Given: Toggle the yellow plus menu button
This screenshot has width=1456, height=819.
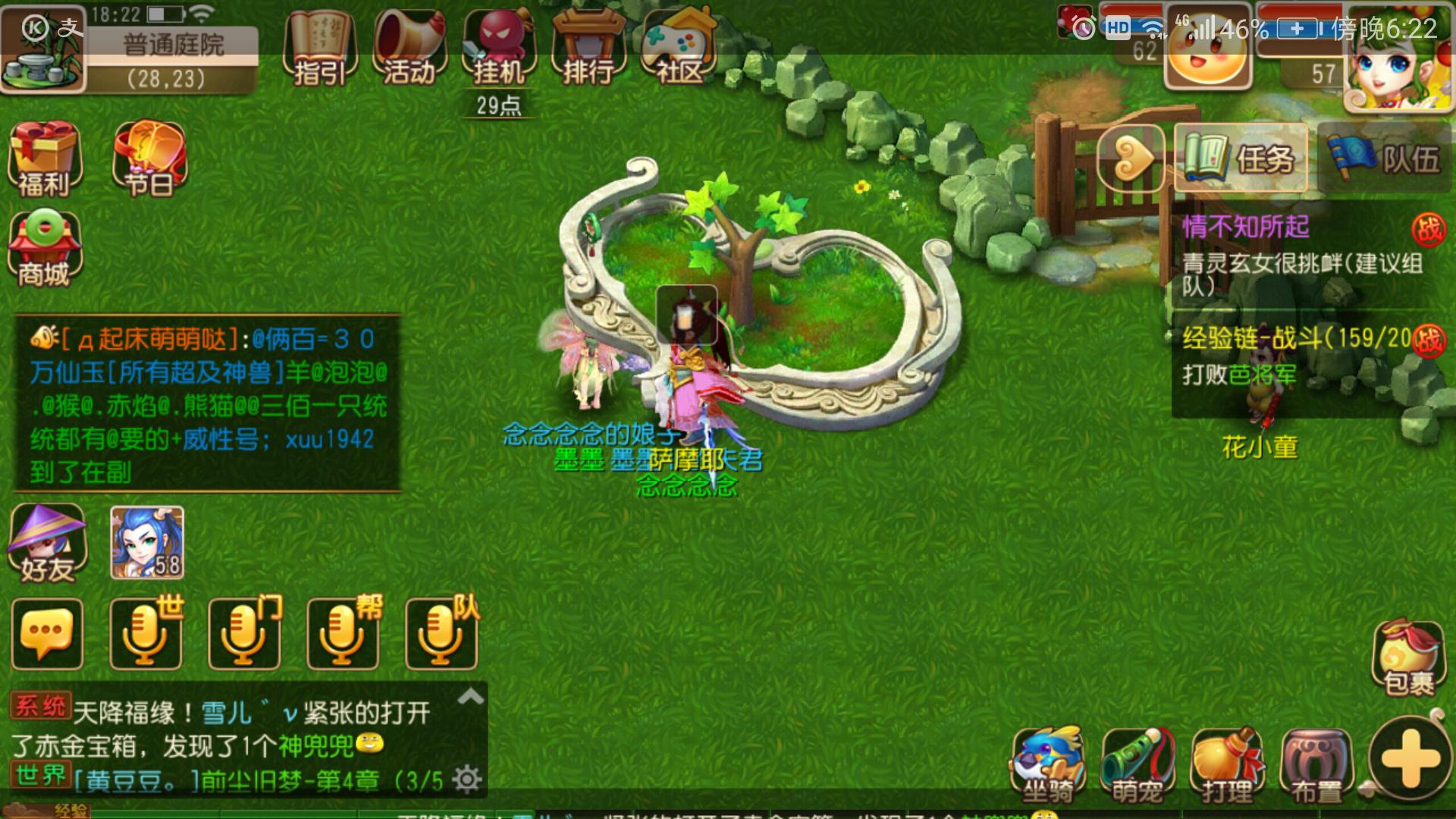Looking at the screenshot, I should (x=1410, y=760).
